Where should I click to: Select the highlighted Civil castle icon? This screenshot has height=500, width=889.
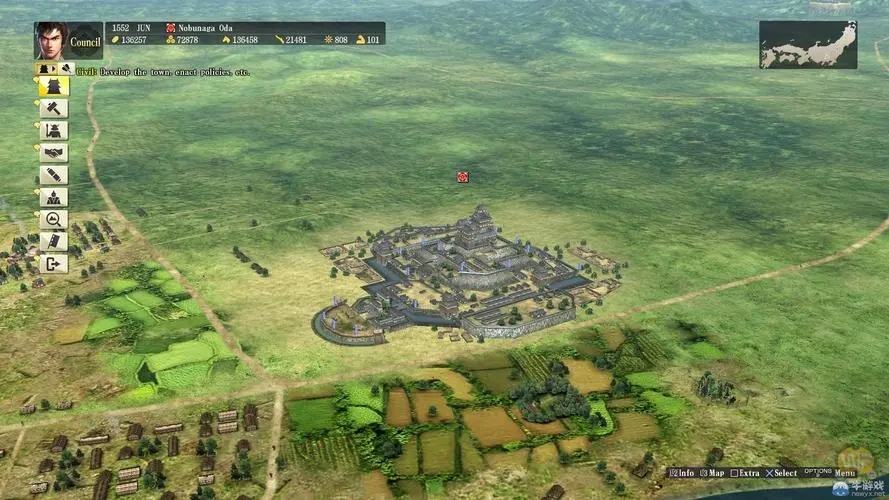(x=53, y=87)
